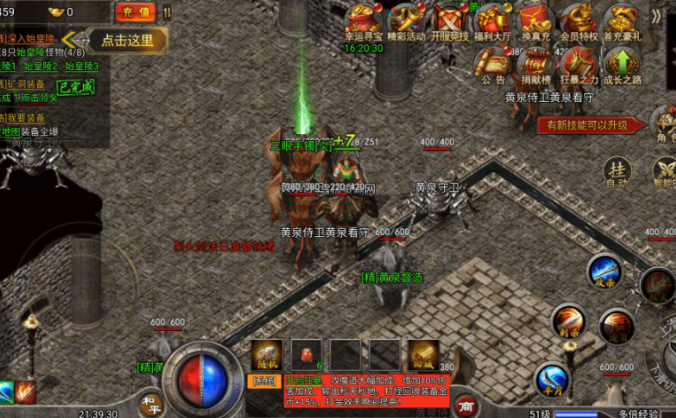Use the red potion hotbar slot

point(305,354)
